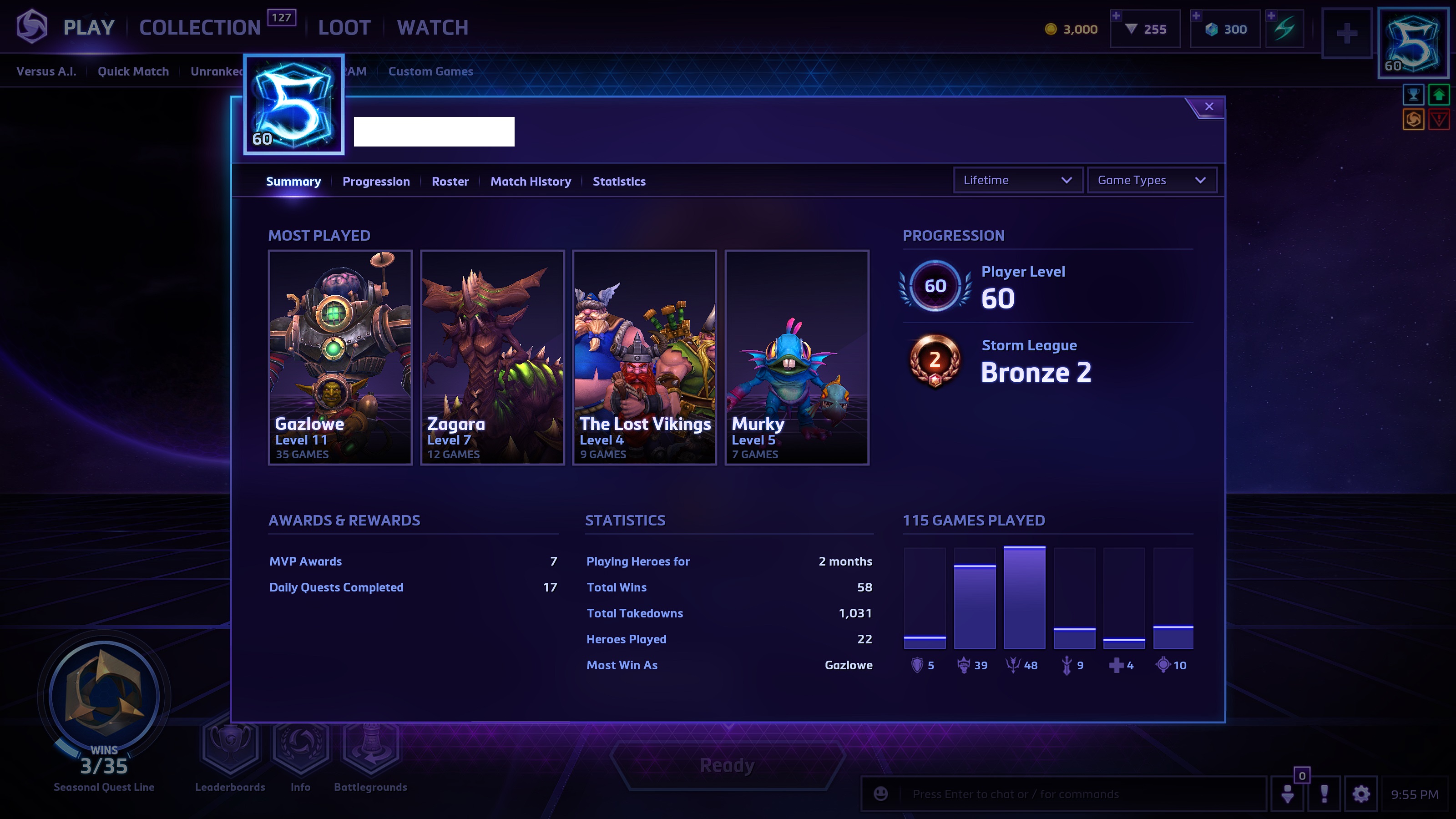Viewport: 1456px width, 819px height.
Task: Open the Collection menu
Action: point(200,28)
